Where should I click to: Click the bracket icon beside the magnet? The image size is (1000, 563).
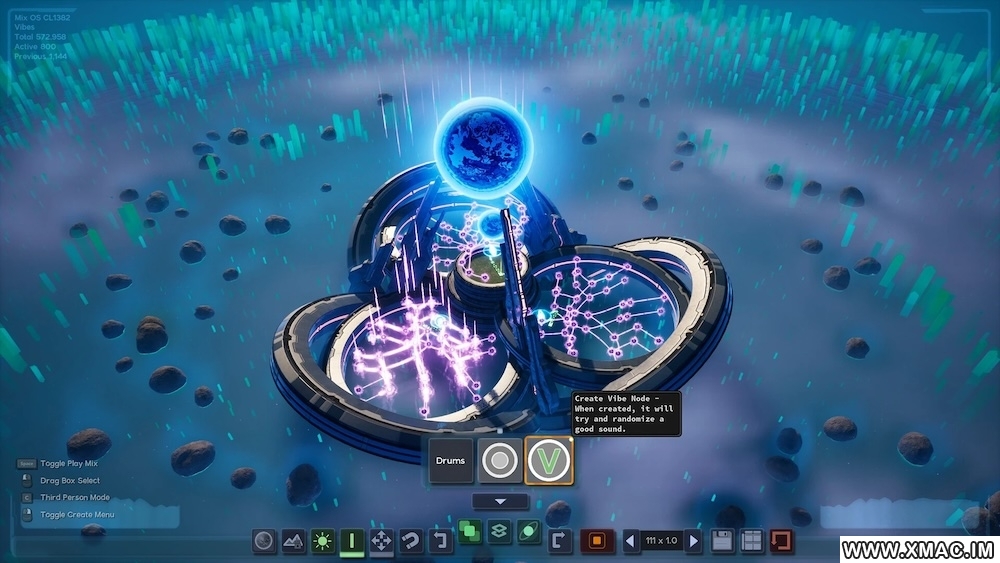point(439,541)
